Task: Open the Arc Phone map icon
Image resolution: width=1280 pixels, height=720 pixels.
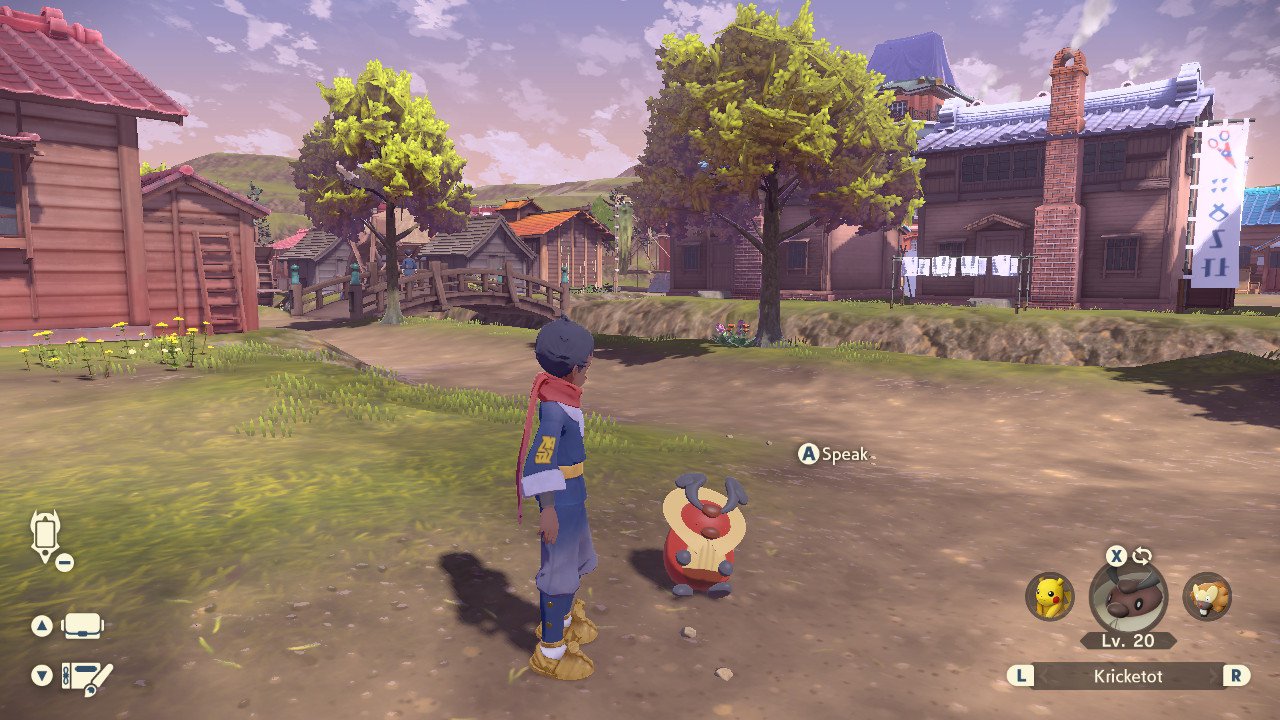Action: [x=46, y=535]
